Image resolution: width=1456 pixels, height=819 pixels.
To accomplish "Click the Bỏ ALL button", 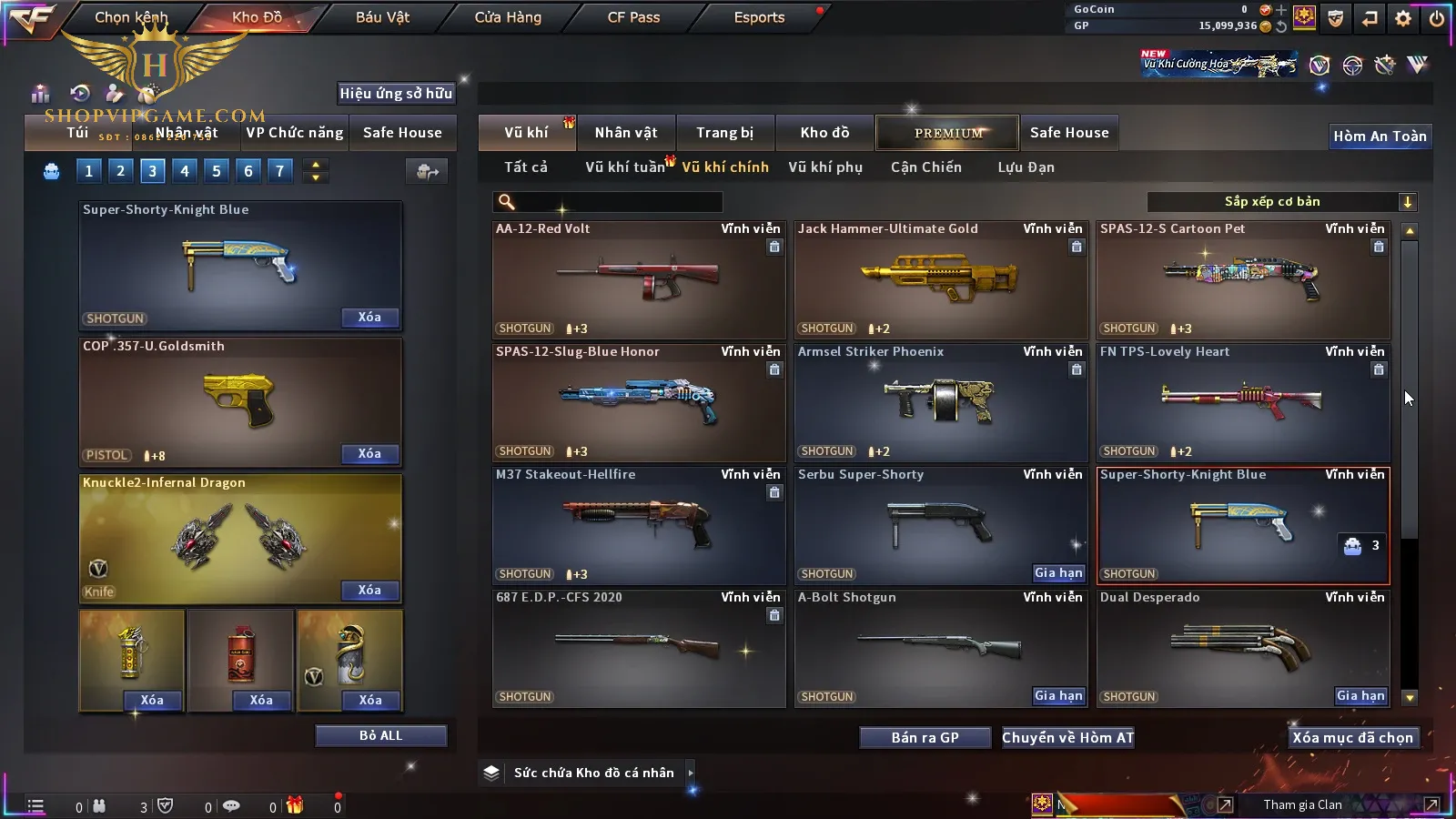I will pos(380,735).
